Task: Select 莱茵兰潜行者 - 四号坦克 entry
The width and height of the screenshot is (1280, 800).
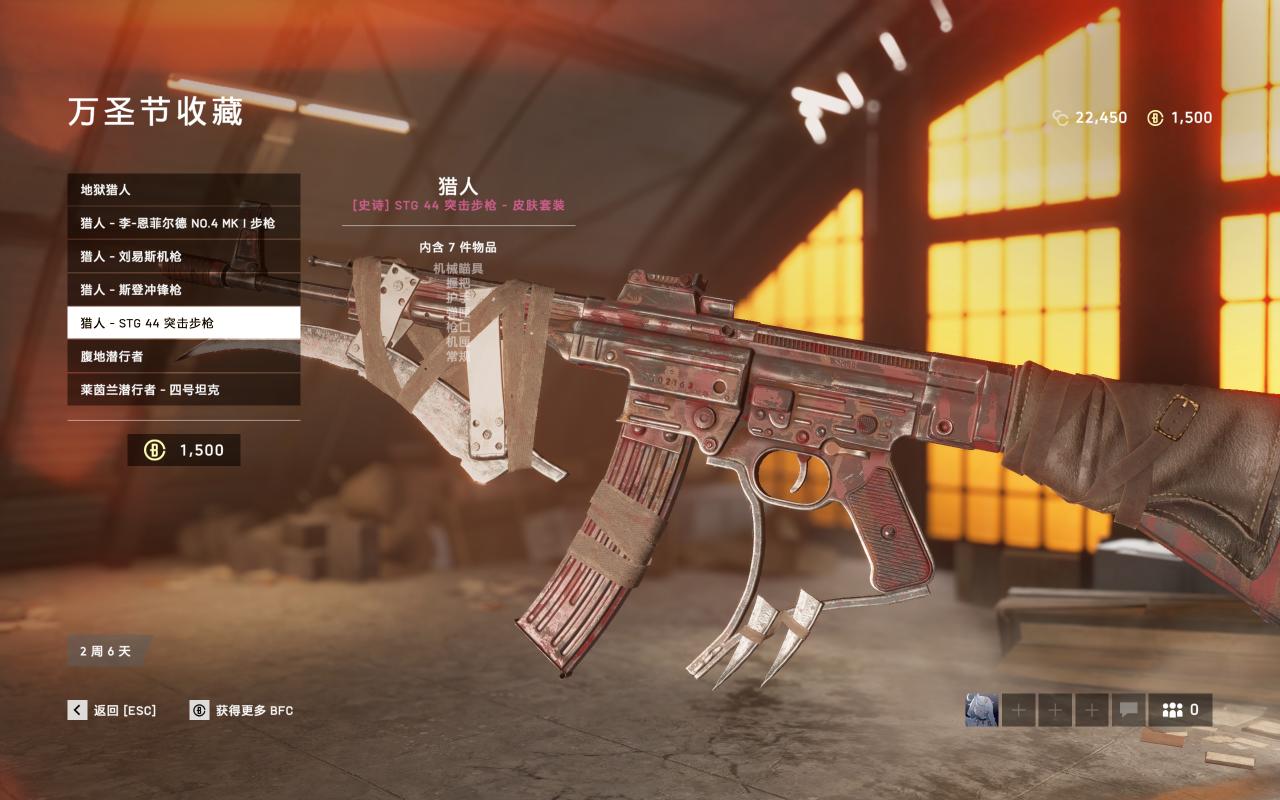Action: tap(183, 390)
